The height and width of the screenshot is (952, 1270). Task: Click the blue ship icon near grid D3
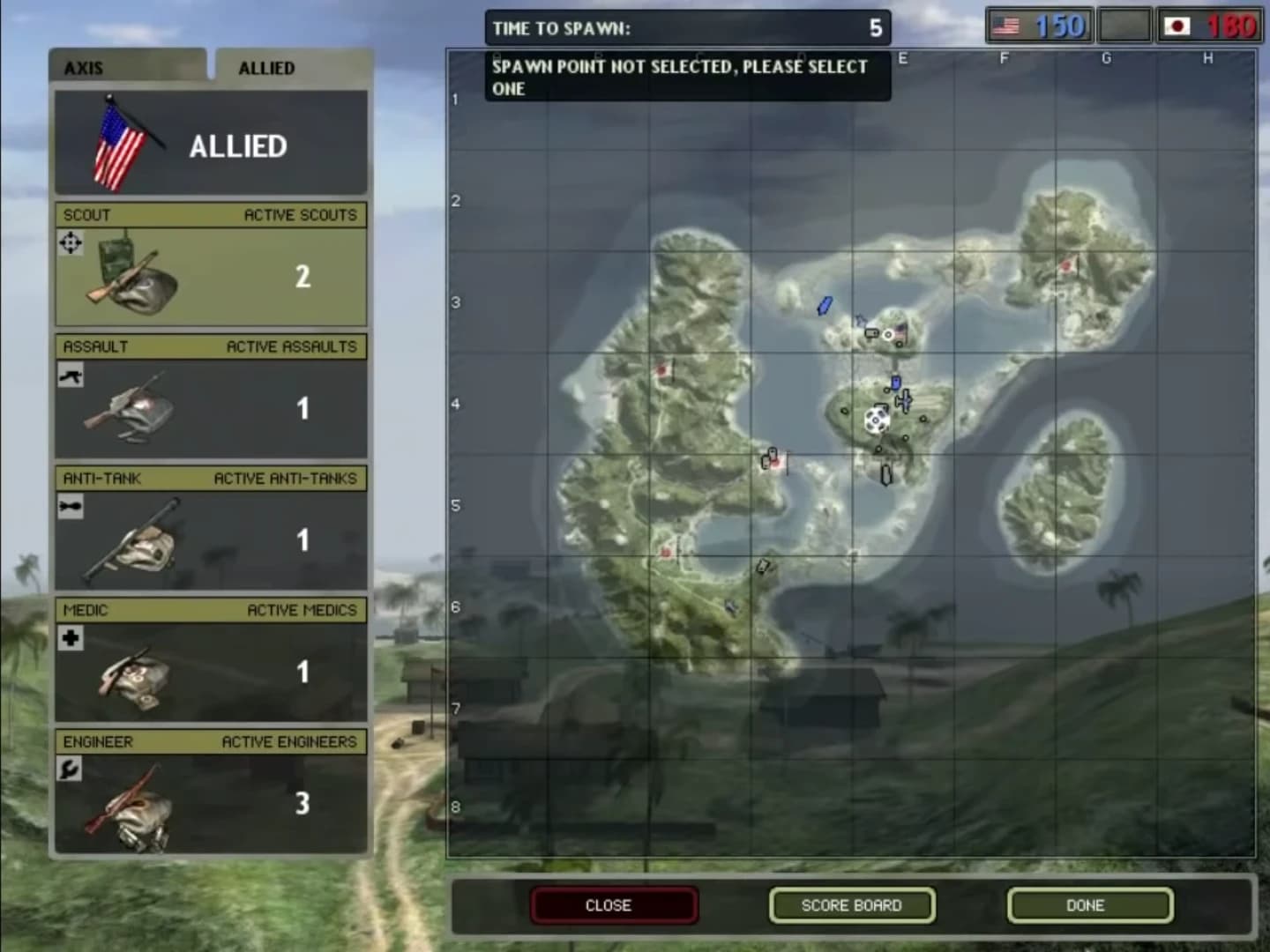(x=824, y=306)
